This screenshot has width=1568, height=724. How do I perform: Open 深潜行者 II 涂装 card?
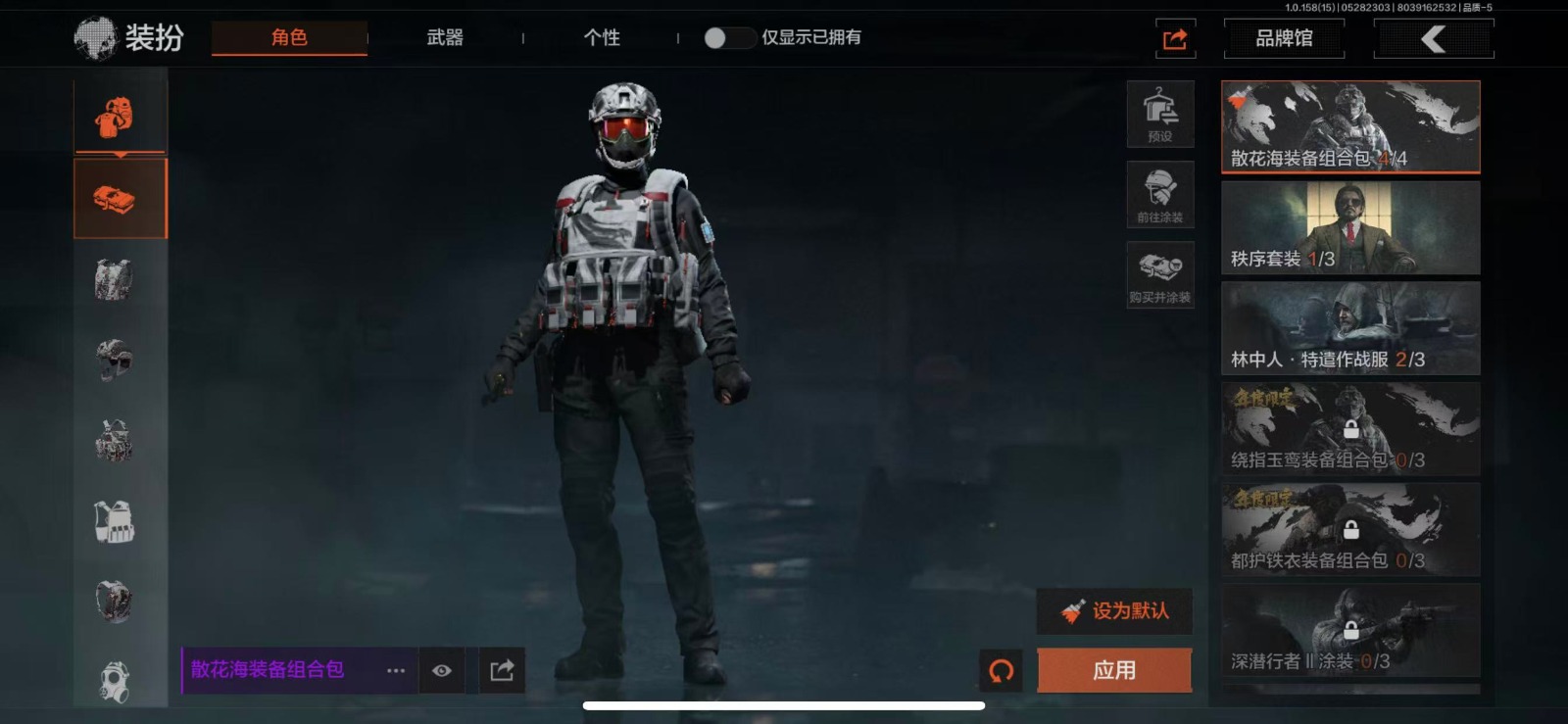(x=1350, y=631)
